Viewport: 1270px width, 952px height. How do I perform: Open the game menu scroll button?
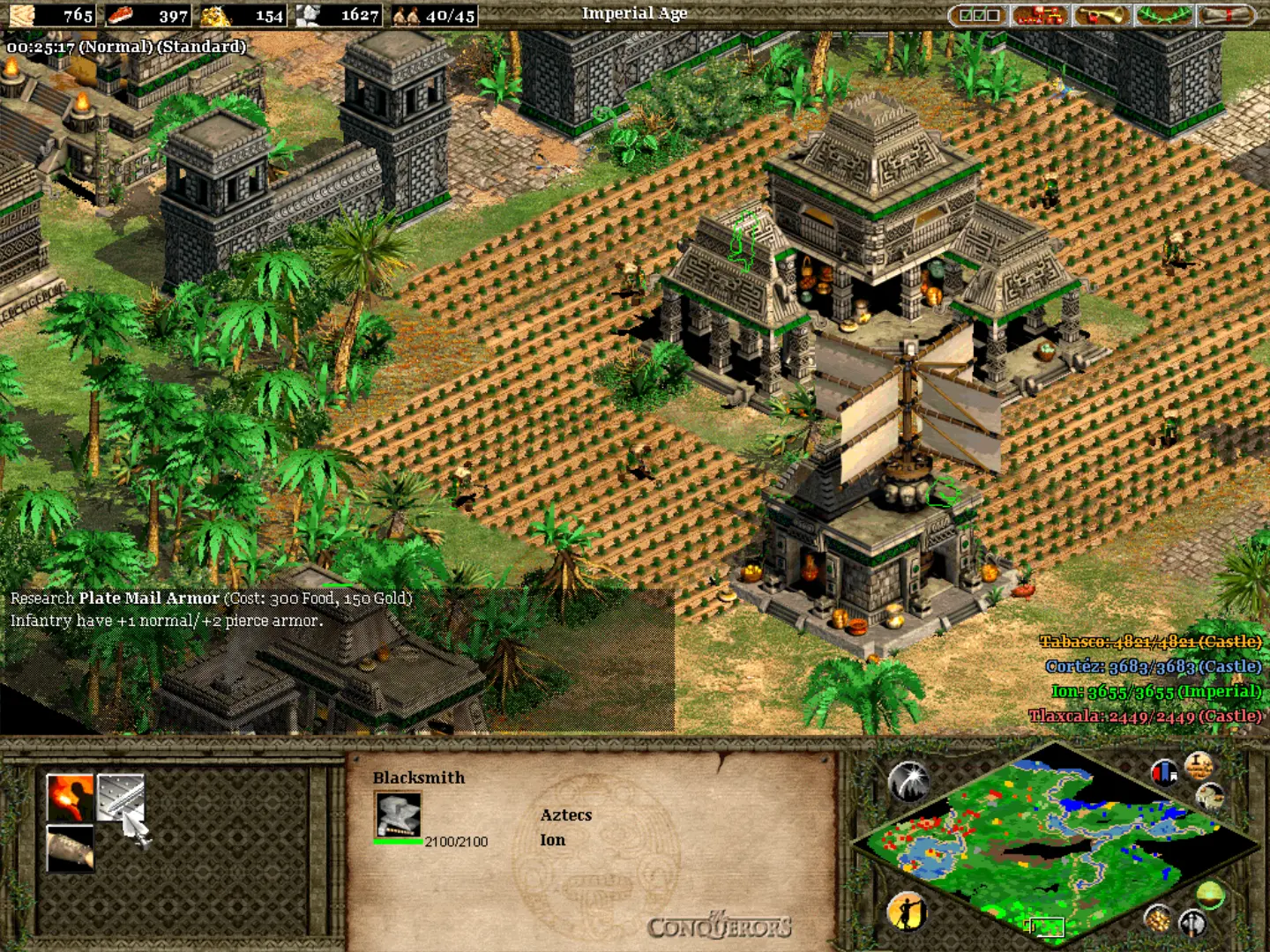(1226, 15)
